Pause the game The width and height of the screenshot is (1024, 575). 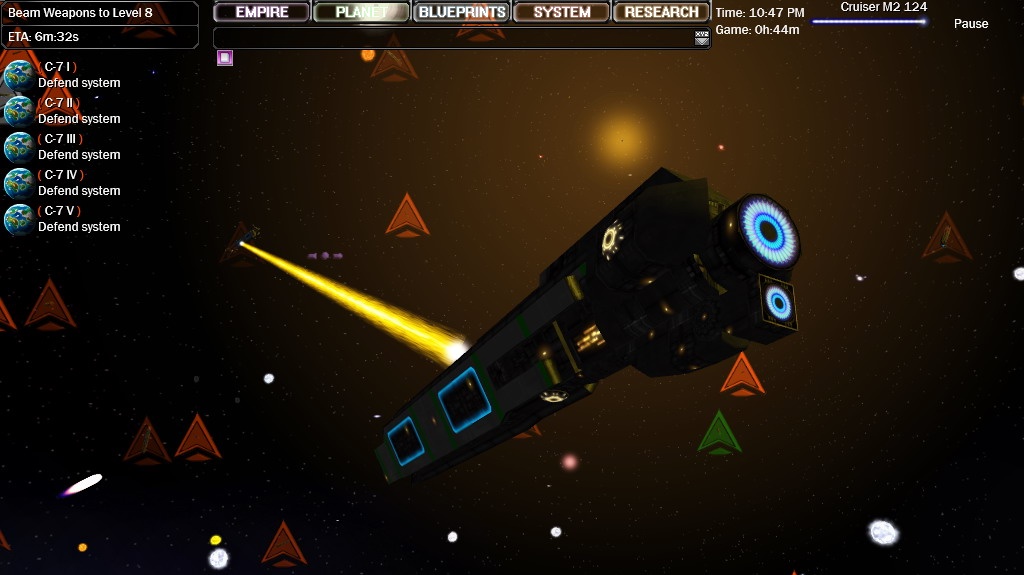[970, 24]
